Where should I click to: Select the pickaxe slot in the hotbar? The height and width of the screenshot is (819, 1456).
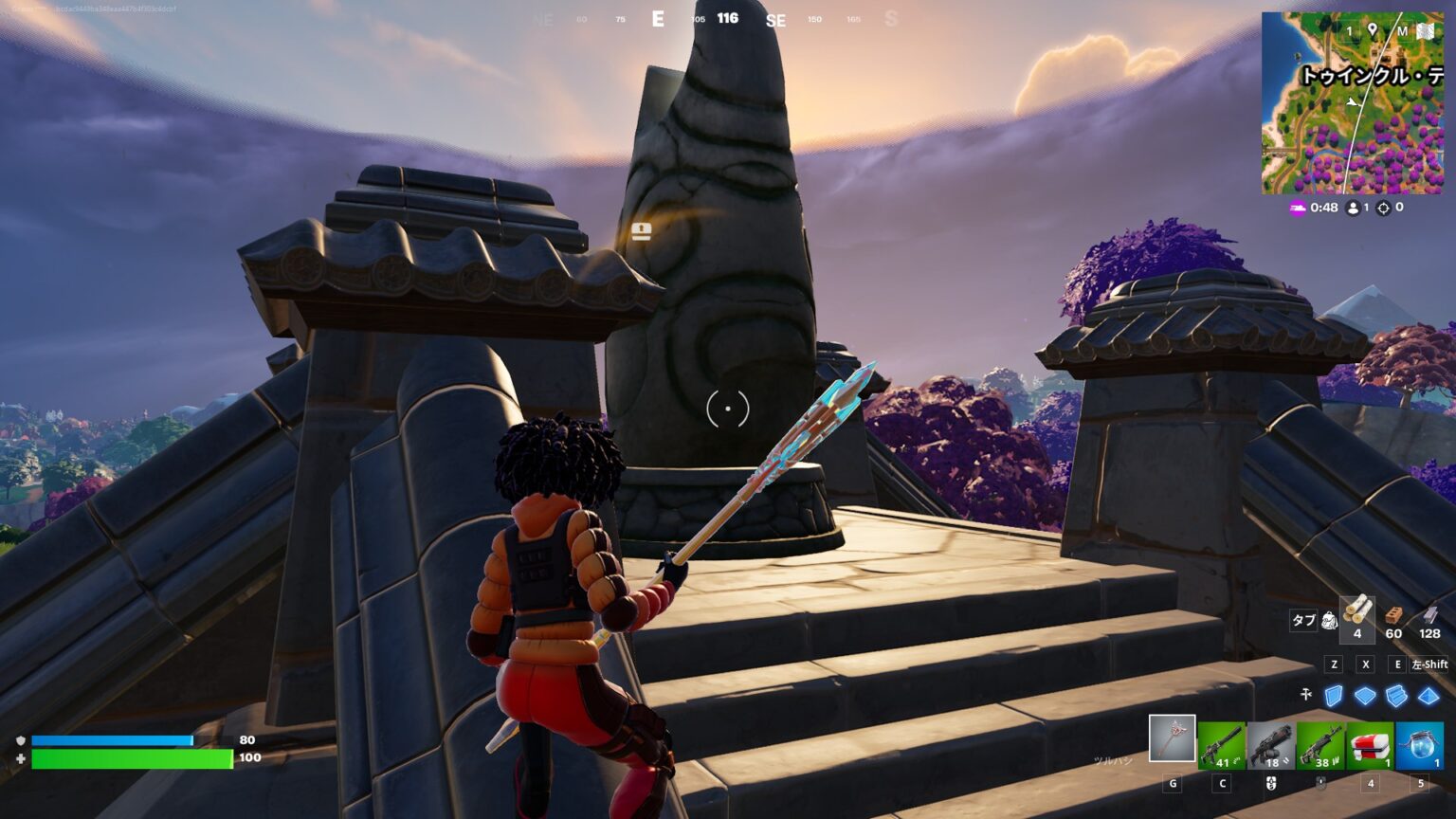point(1172,738)
